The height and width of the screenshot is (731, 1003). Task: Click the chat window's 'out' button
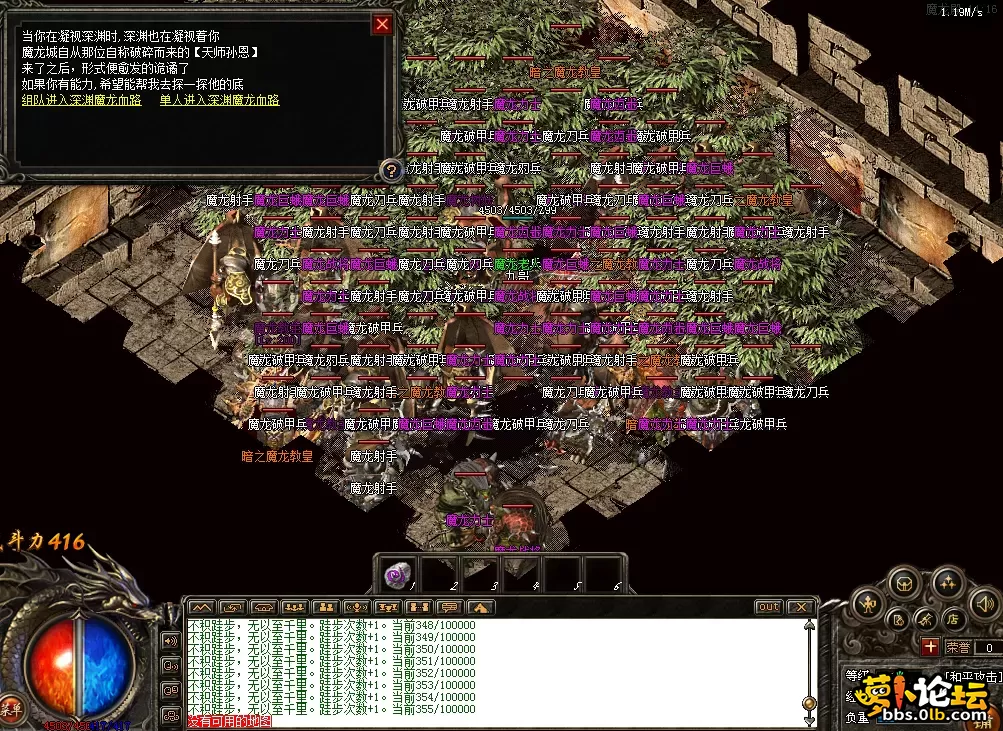768,607
